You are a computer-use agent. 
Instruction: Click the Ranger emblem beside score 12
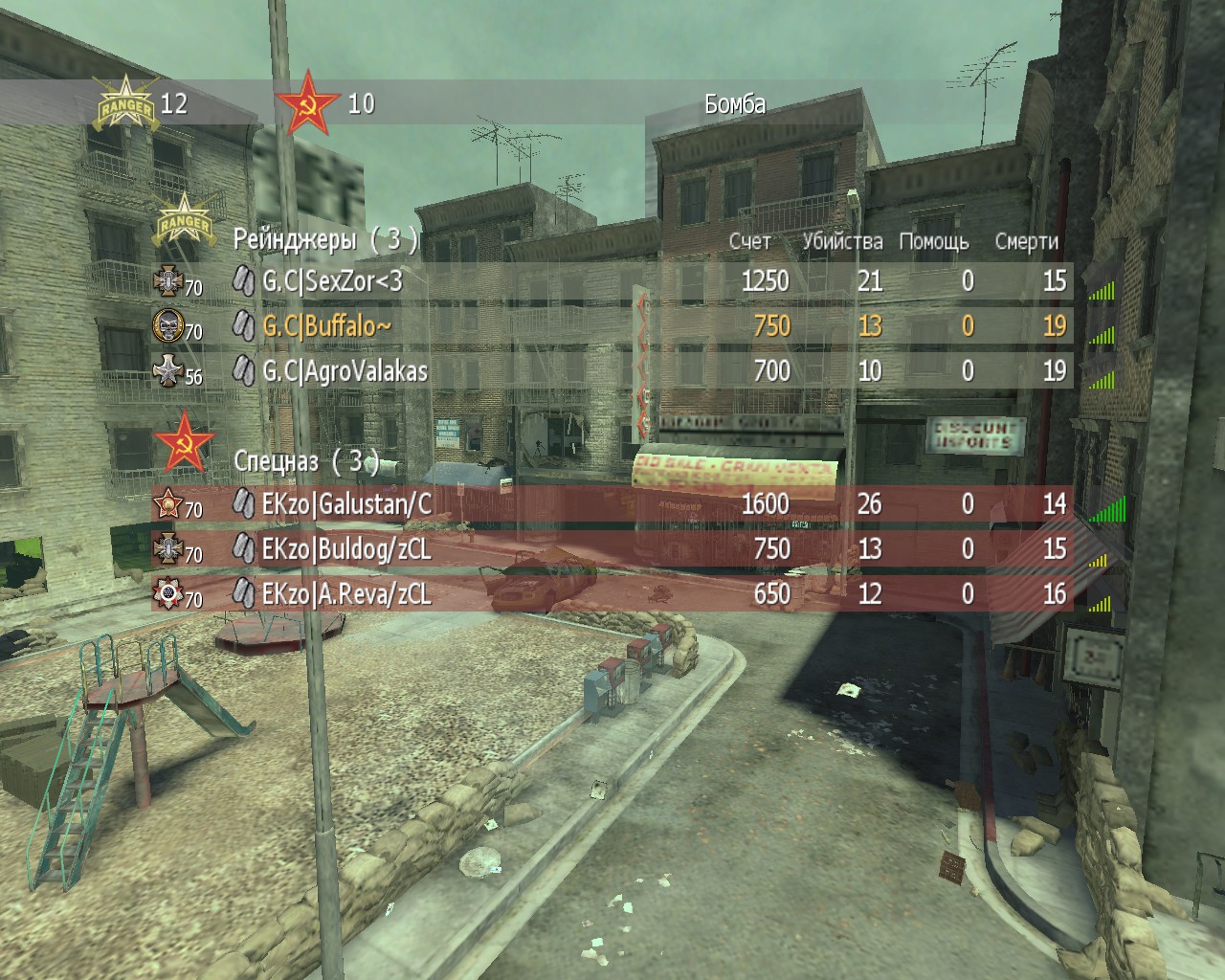click(123, 103)
